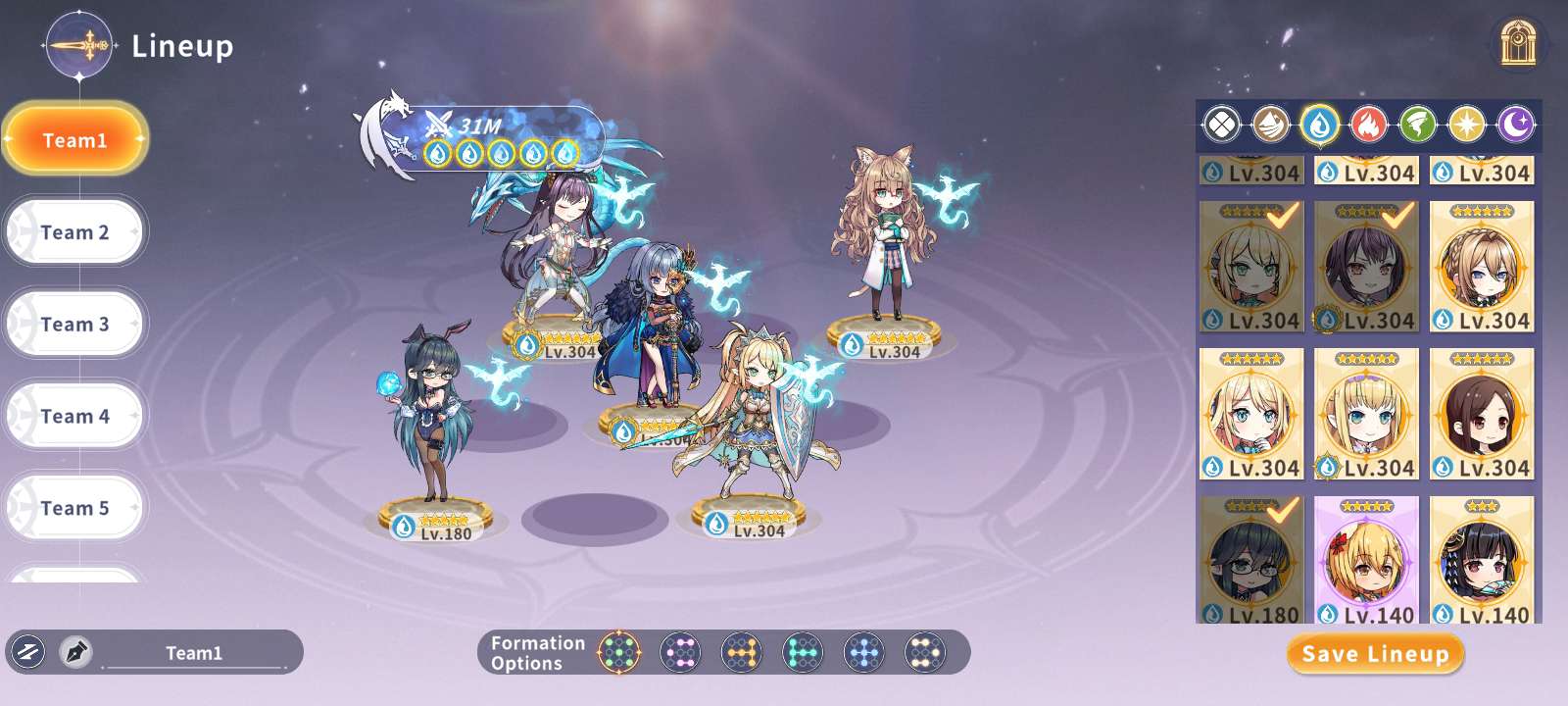Choose the first formation option
Viewport: 1568px width, 706px height.
(619, 652)
